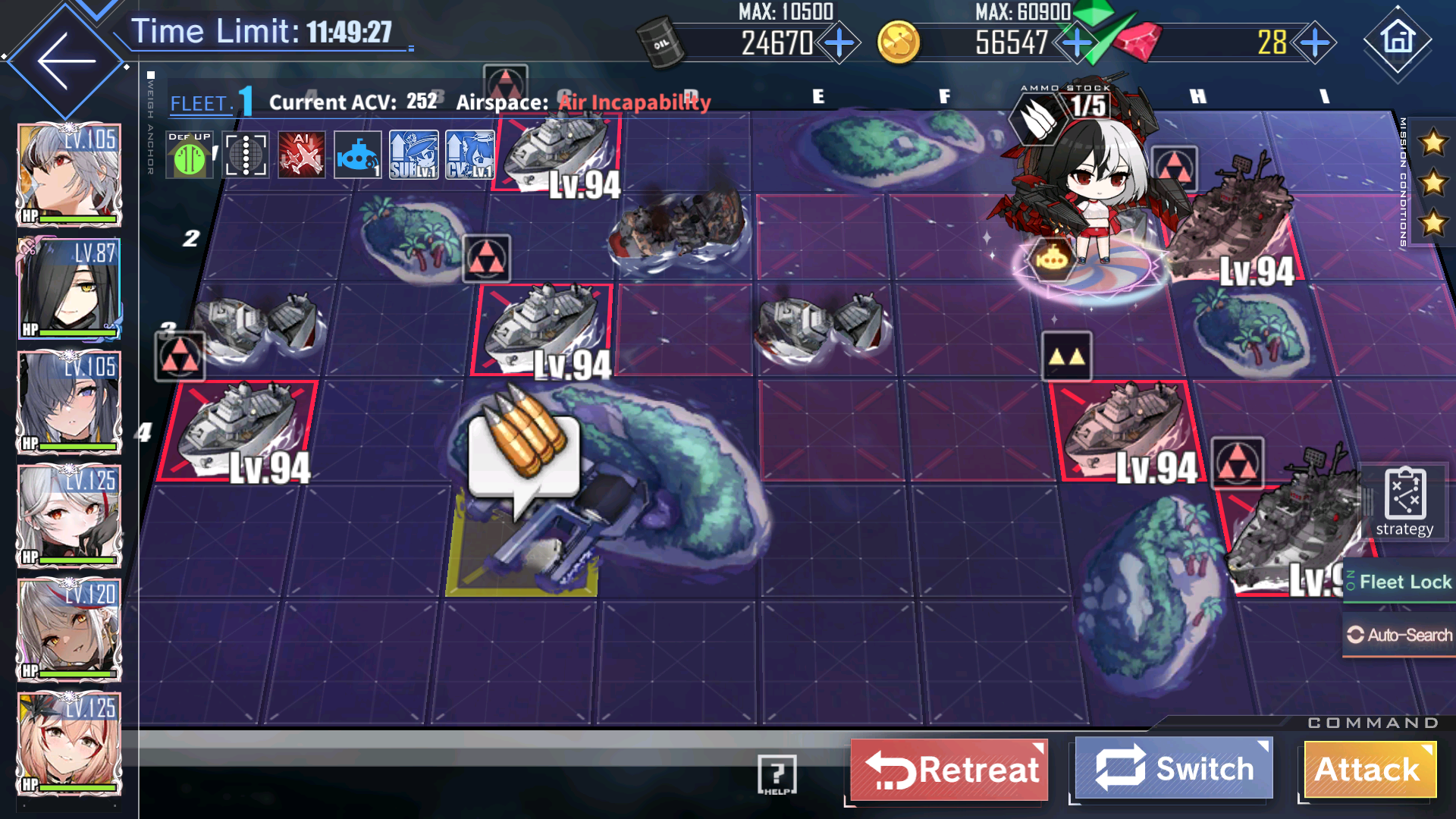Open the help question mark

tap(777, 774)
